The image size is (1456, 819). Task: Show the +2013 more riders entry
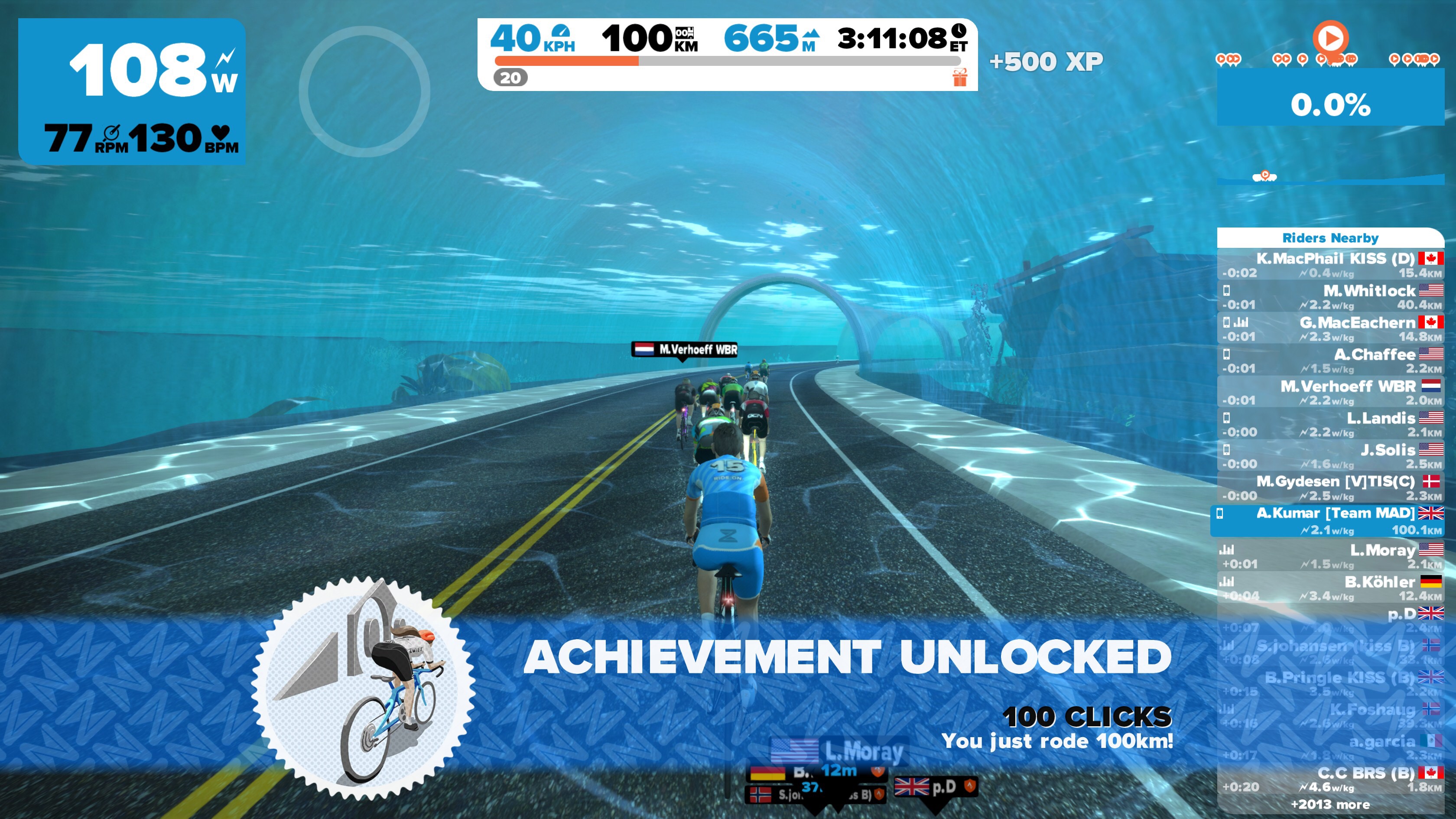(1330, 804)
